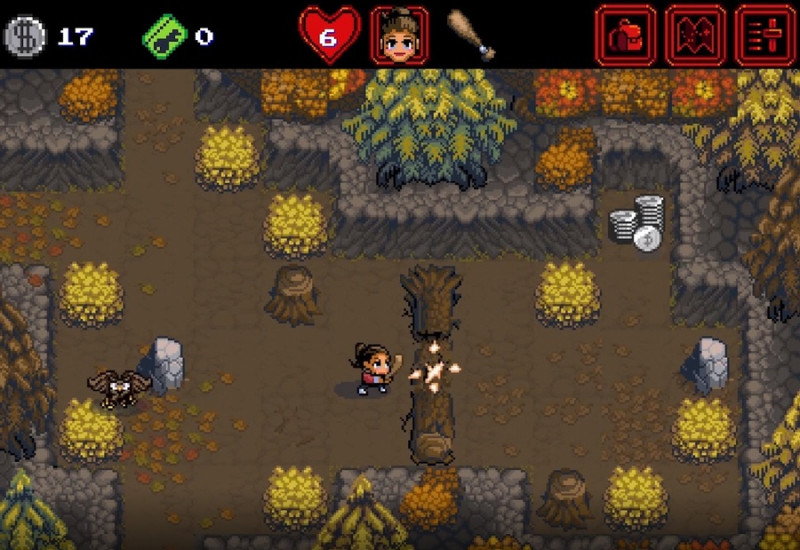
Task: Open the map screen
Action: 696,36
